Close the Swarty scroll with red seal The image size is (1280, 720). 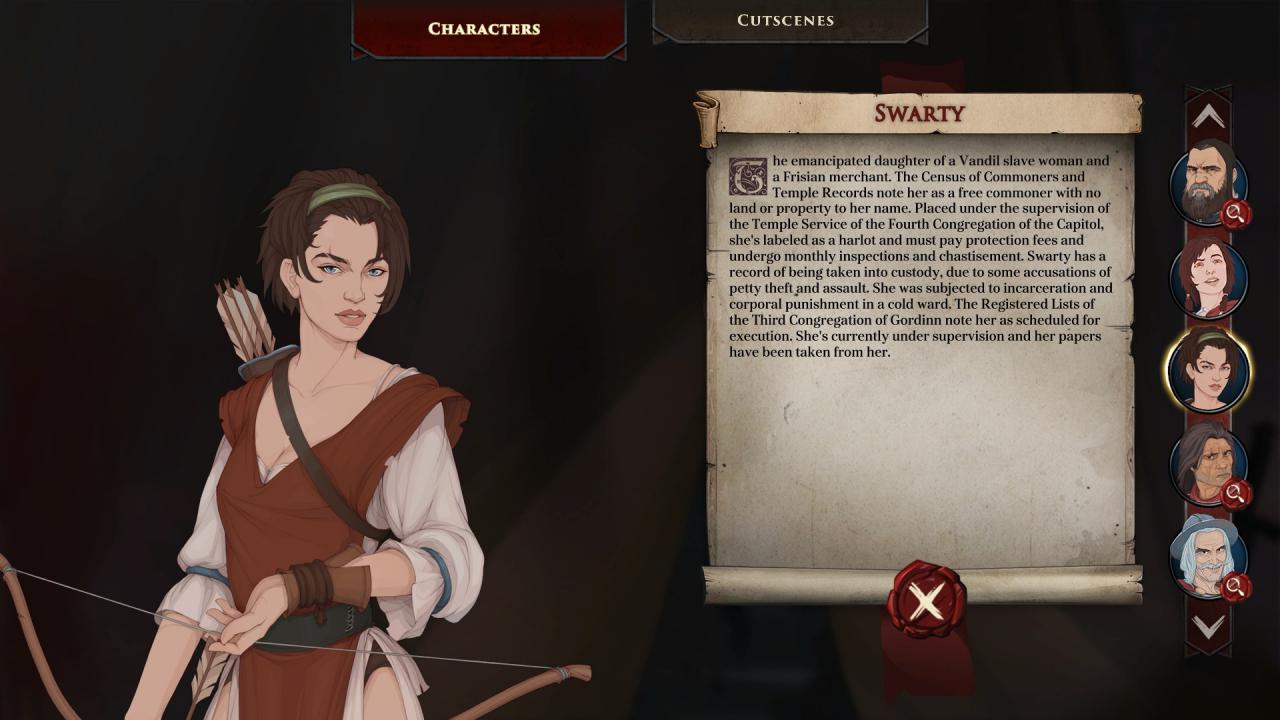click(926, 600)
